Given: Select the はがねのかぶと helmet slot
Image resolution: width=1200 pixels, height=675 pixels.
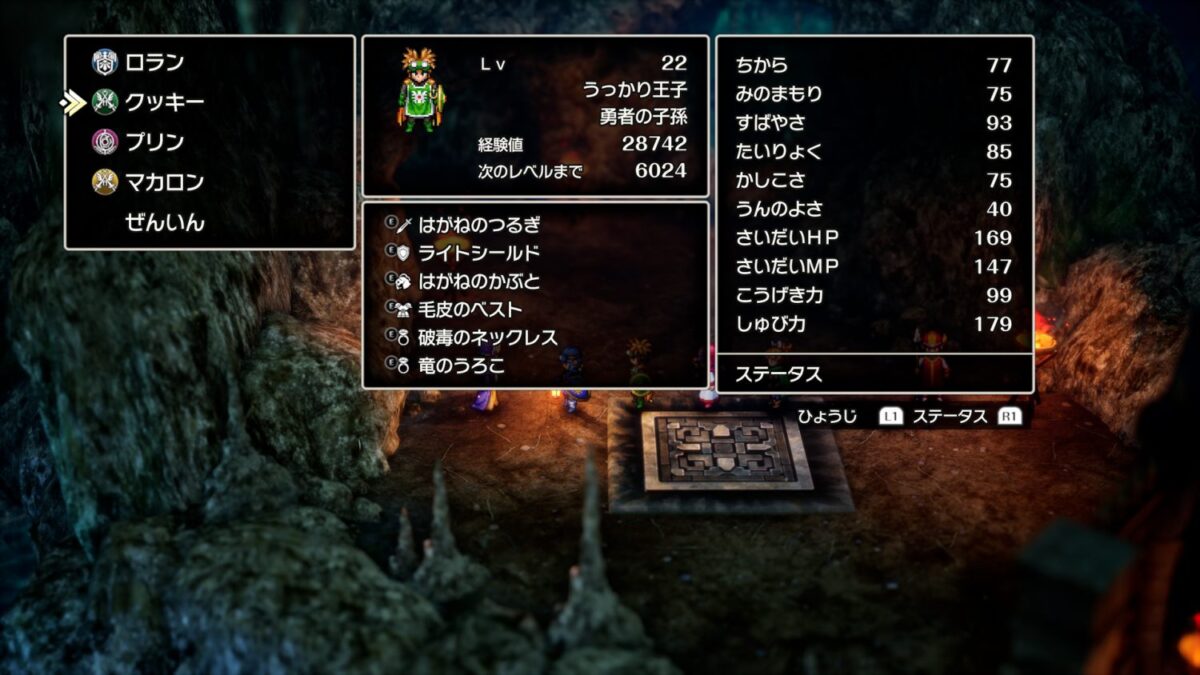Looking at the screenshot, I should [x=479, y=281].
